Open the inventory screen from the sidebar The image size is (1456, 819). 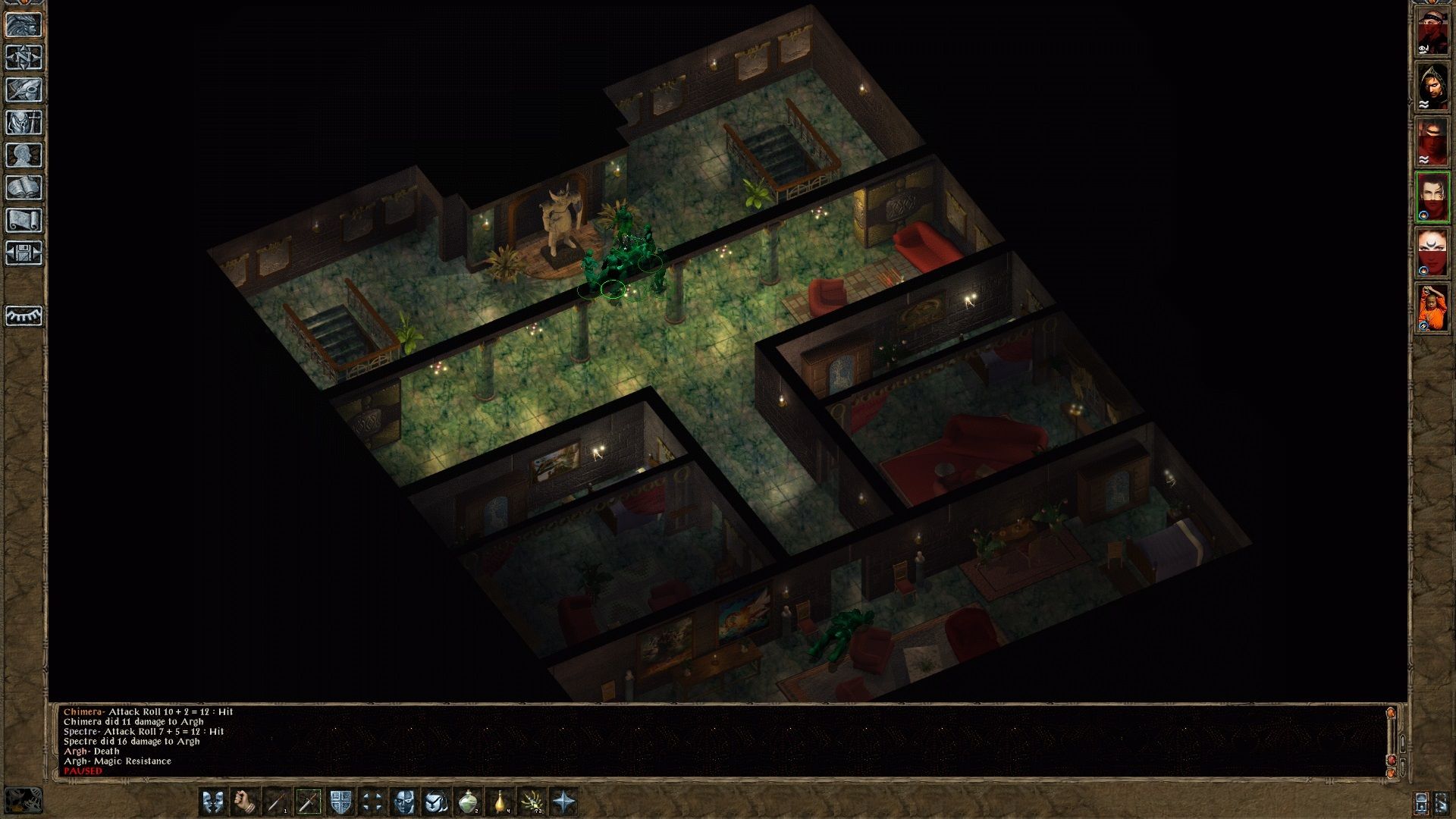point(24,123)
